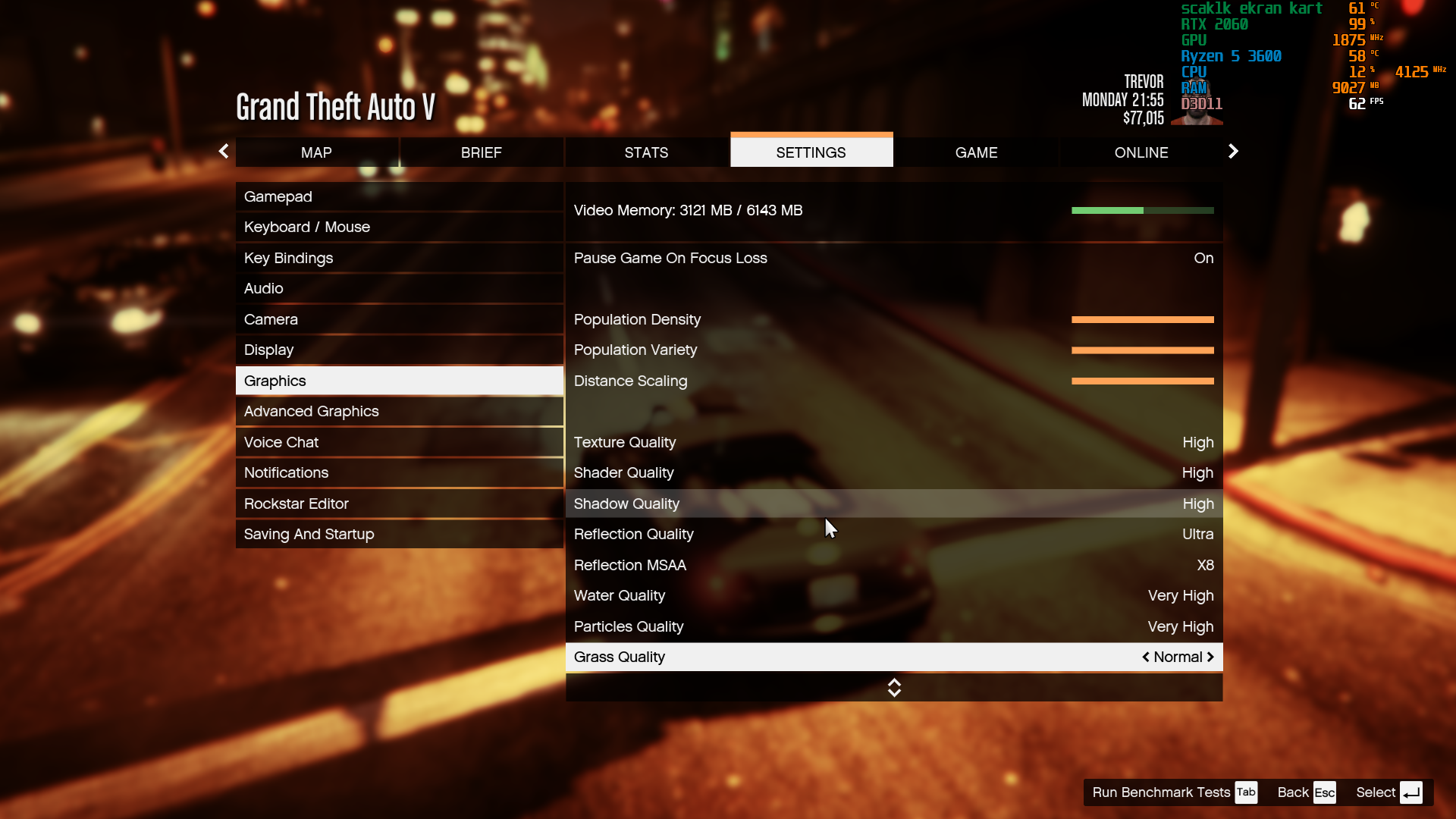Show the Saving And Startup options
Screen dimensions: 1456x819
pyautogui.click(x=399, y=534)
